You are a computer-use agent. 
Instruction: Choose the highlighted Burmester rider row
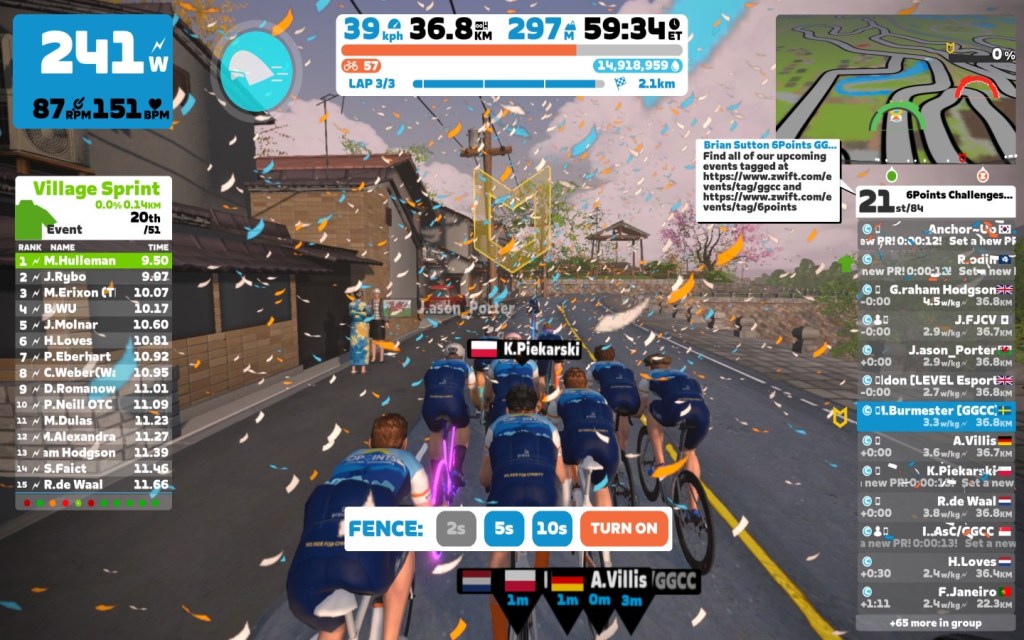(935, 416)
